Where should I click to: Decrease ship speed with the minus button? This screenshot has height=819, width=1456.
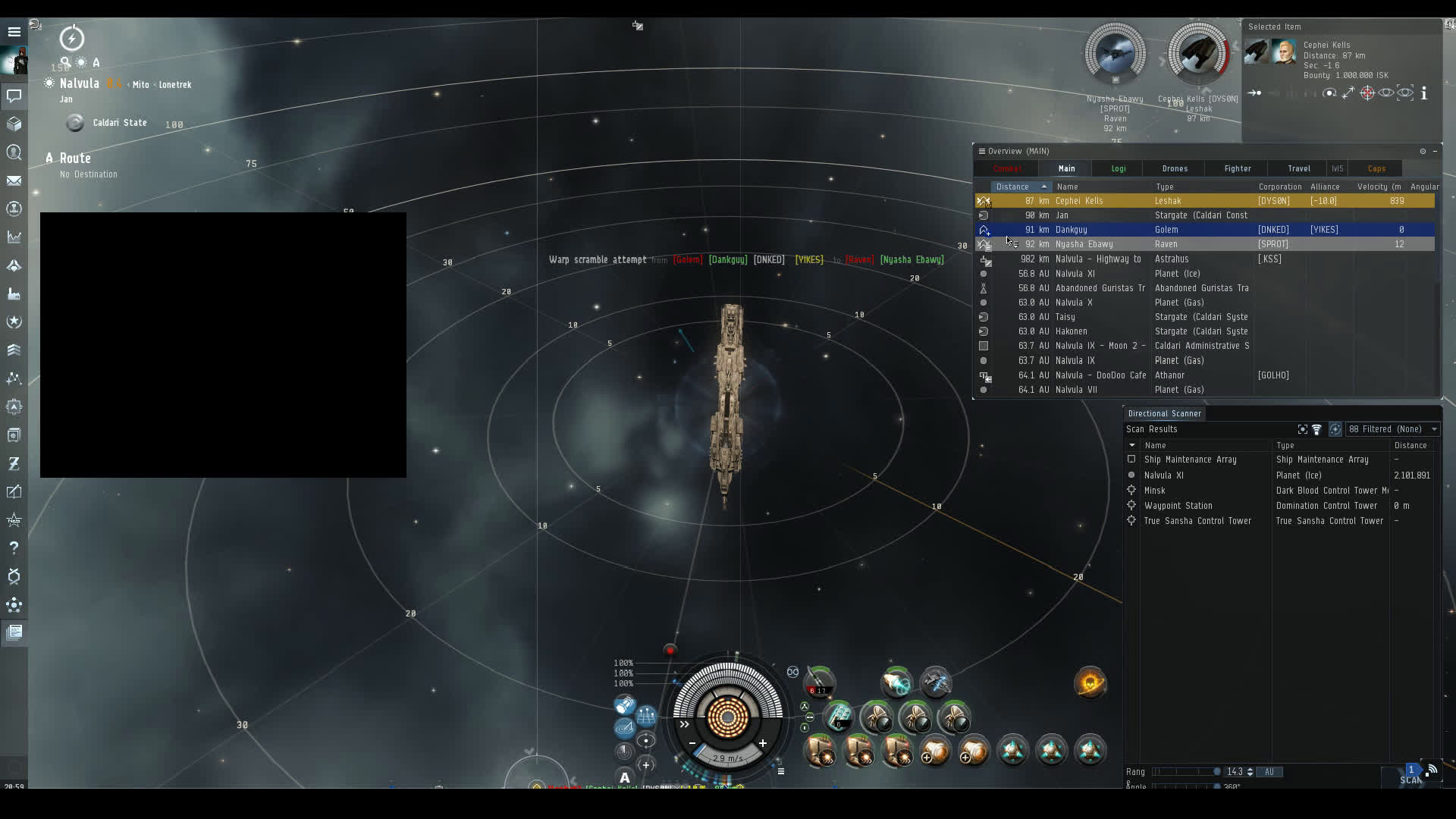(692, 743)
